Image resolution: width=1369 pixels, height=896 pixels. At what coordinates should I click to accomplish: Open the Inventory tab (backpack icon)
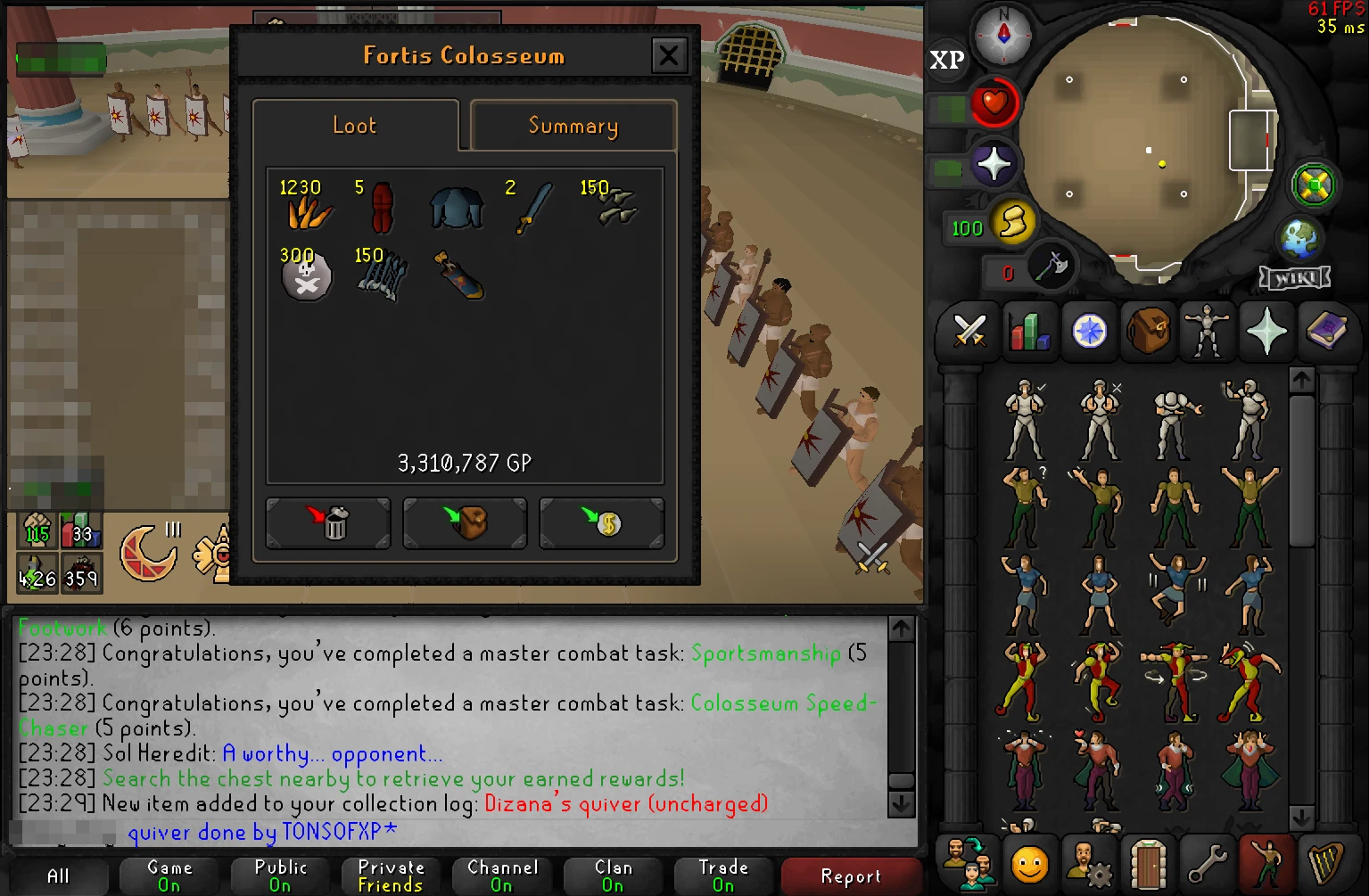pos(1148,332)
